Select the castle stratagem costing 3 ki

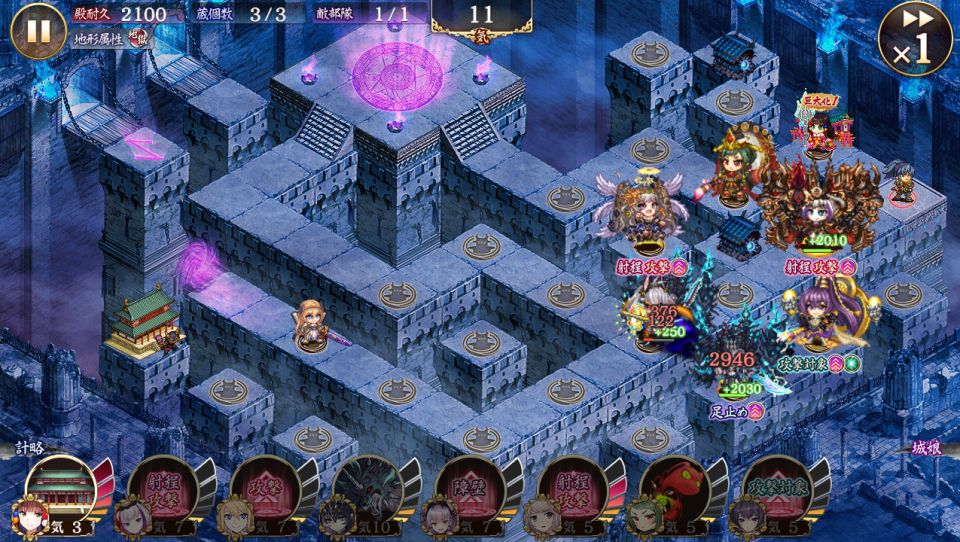click(x=60, y=490)
